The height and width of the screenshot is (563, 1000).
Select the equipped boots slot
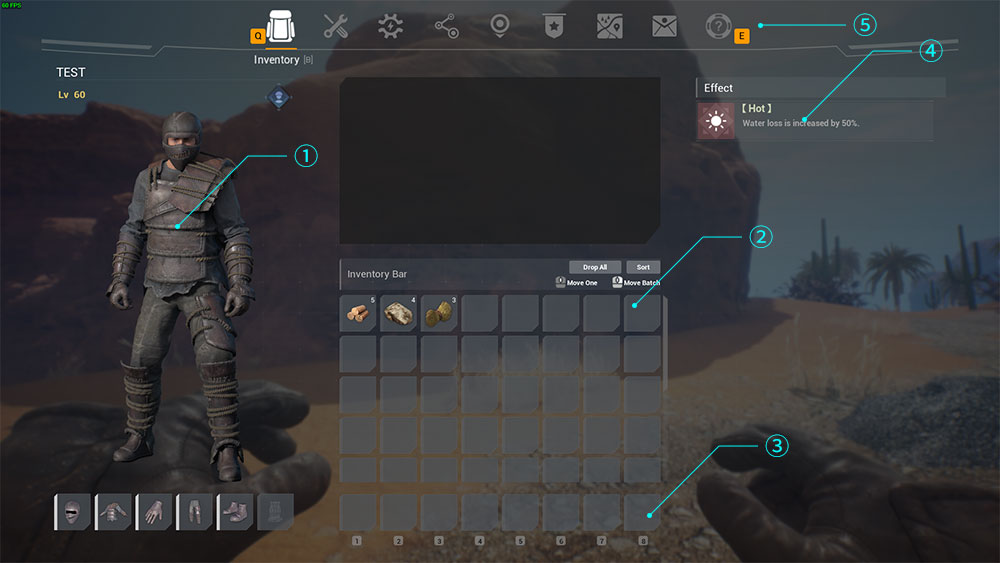pyautogui.click(x=235, y=512)
